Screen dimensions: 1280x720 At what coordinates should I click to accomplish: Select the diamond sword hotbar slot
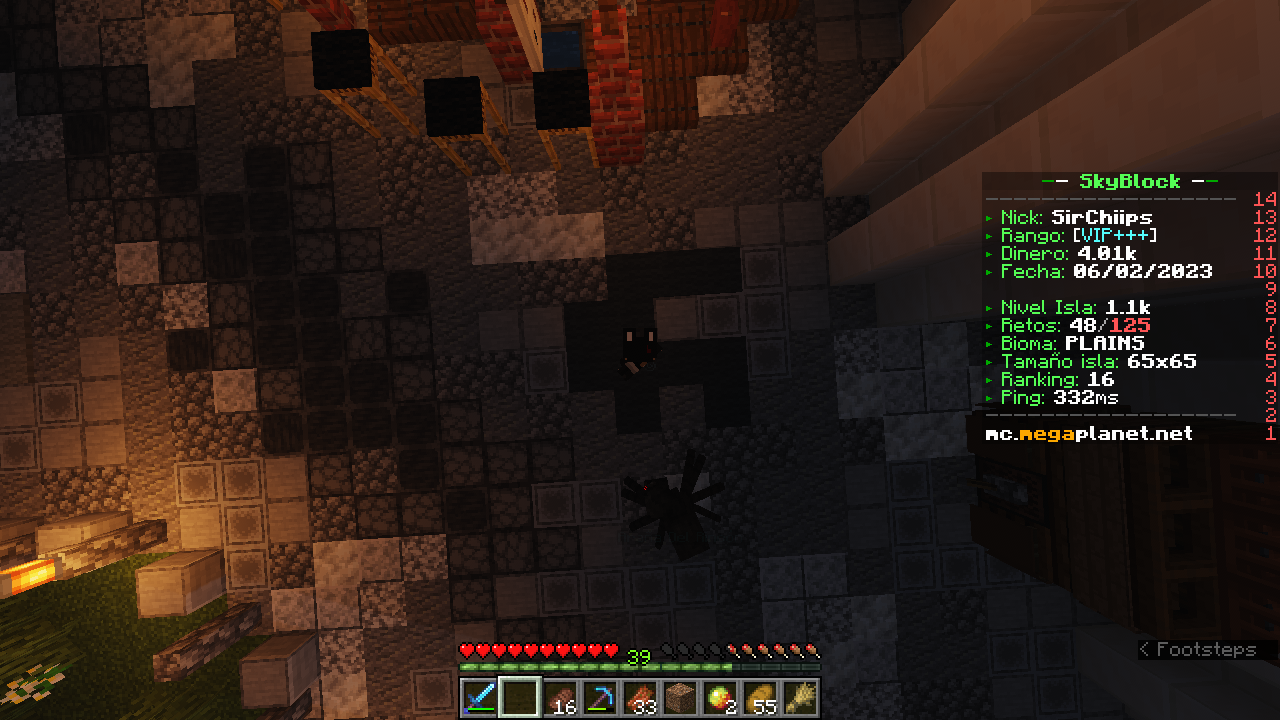click(x=480, y=697)
